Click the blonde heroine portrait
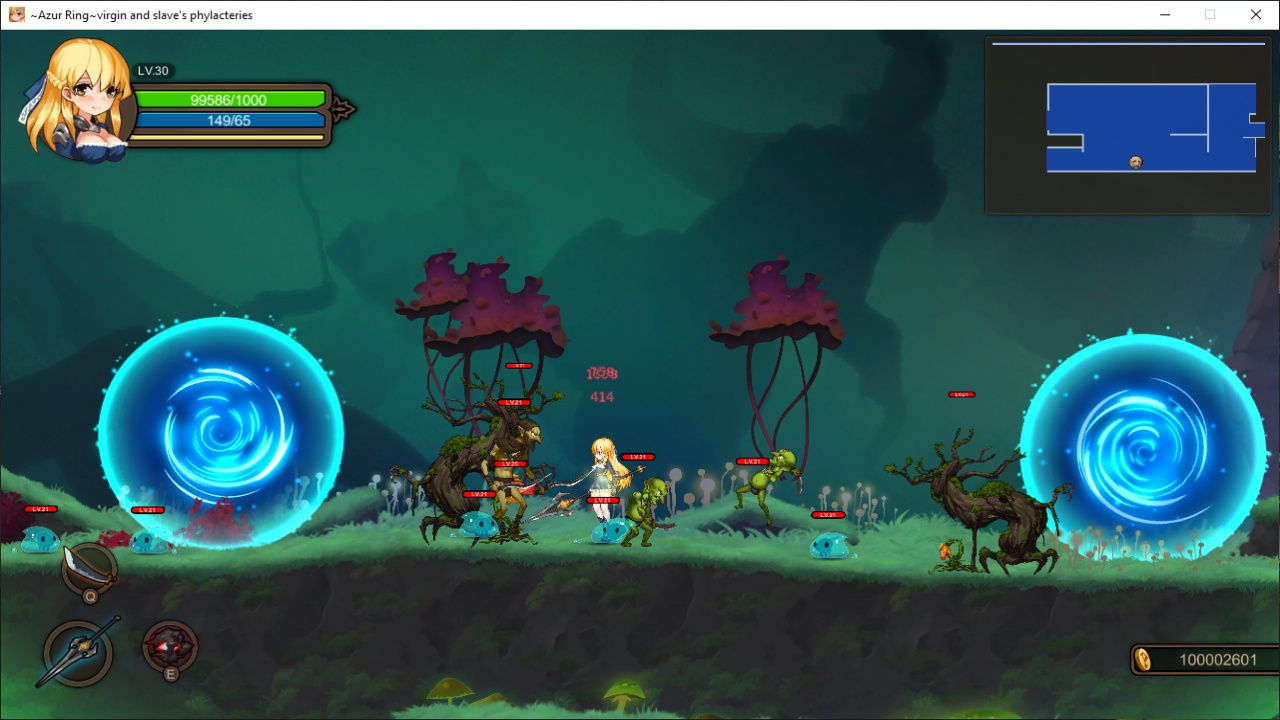Viewport: 1280px width, 720px height. [80, 100]
